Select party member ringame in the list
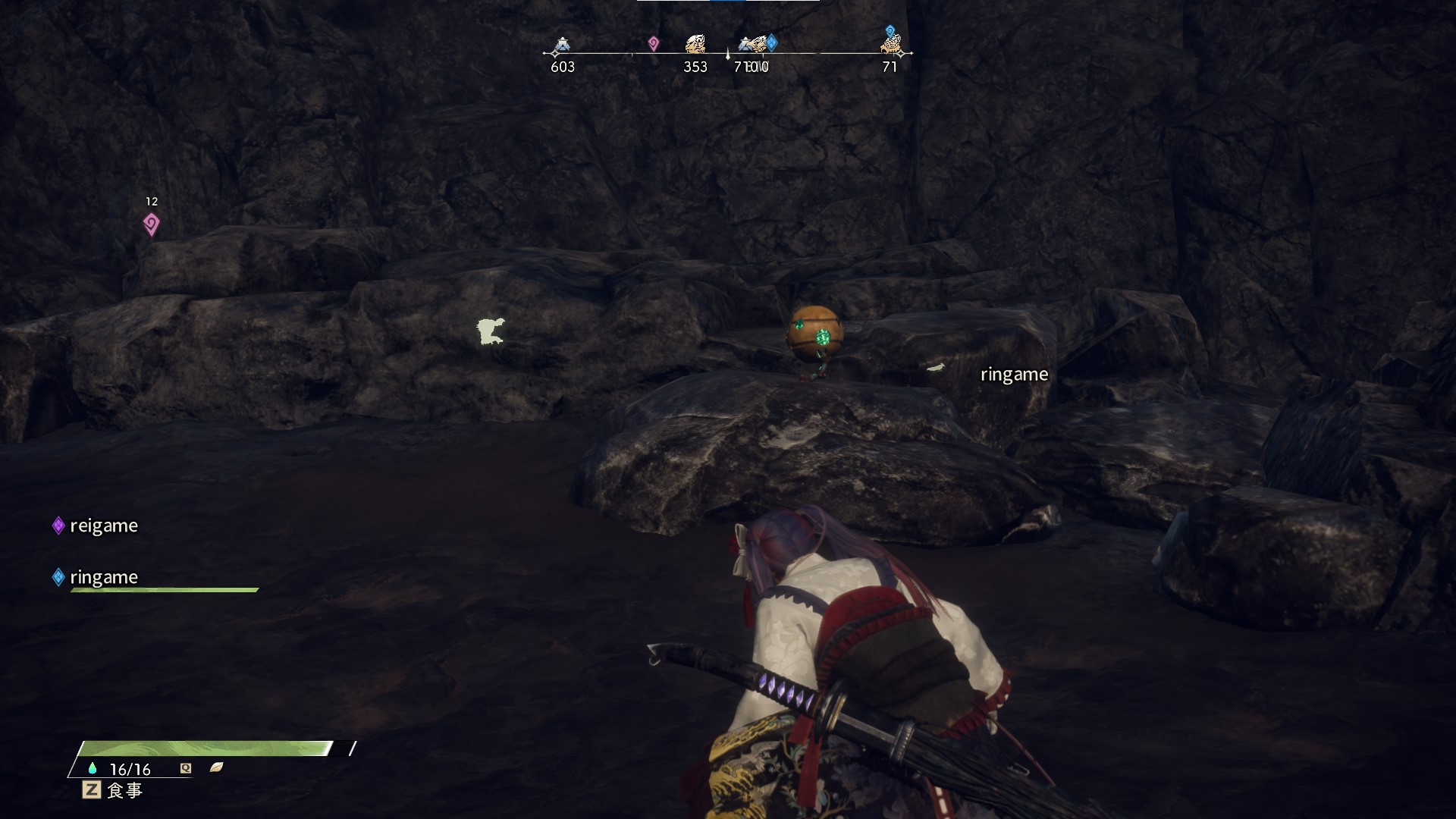Viewport: 1456px width, 819px height. pos(103,577)
